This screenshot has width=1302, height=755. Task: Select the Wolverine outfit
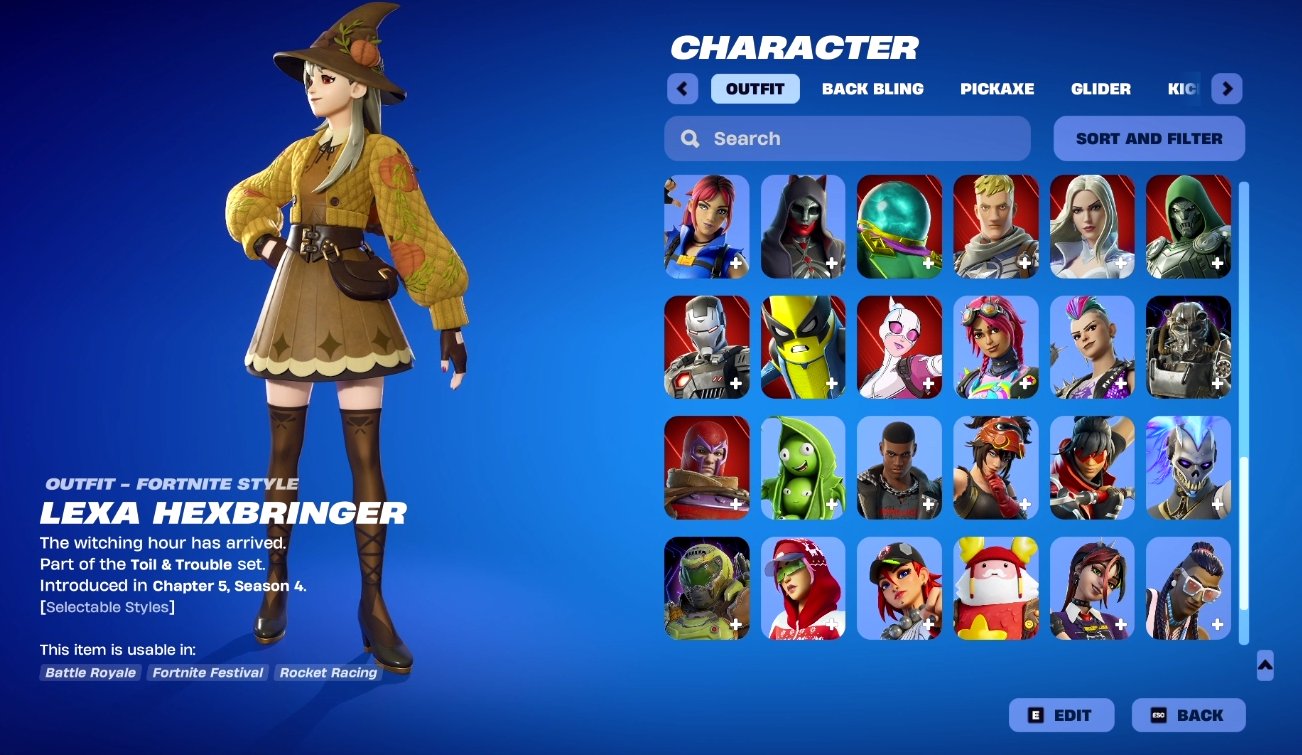pos(802,346)
